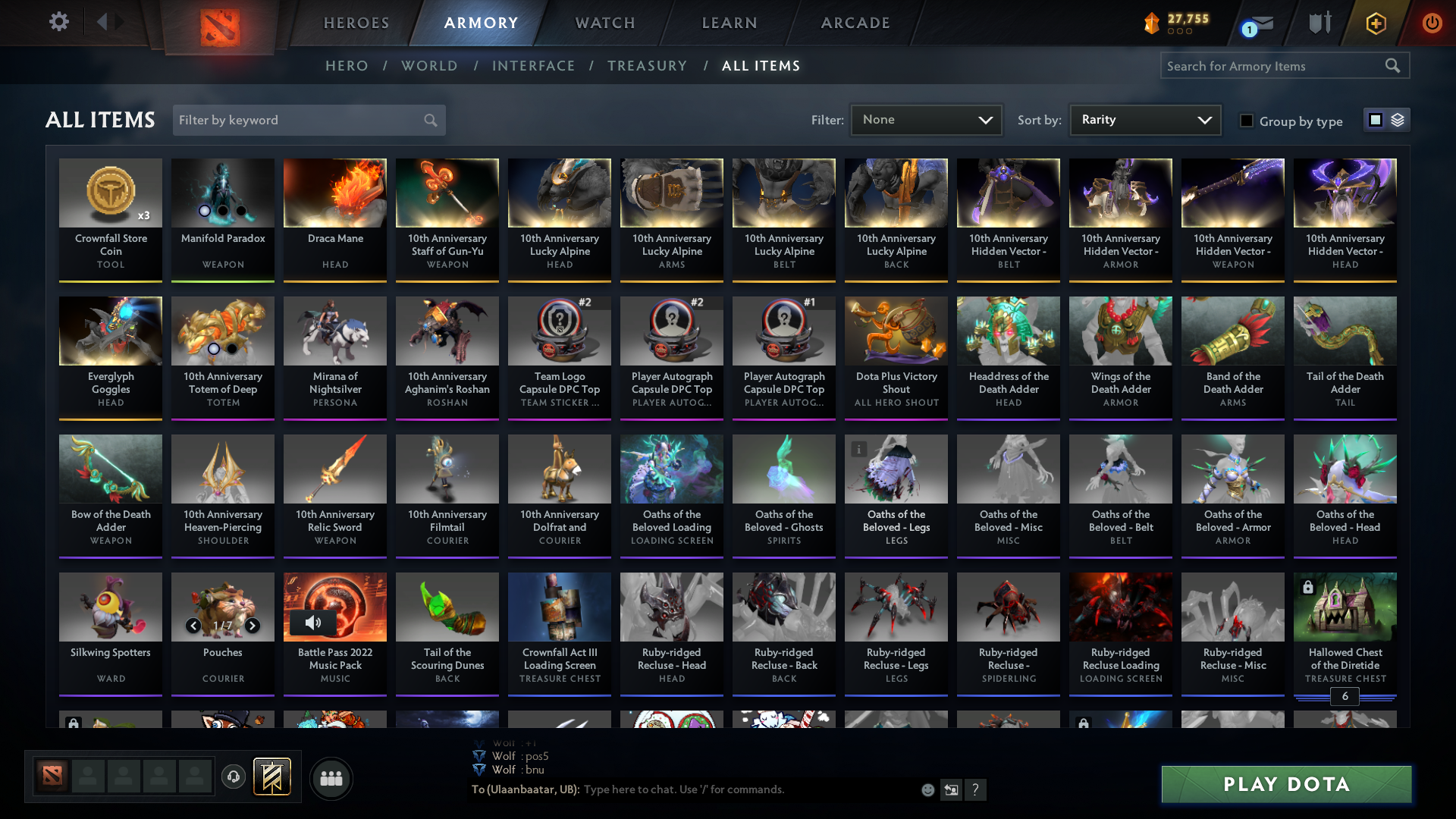Image resolution: width=1456 pixels, height=819 pixels.
Task: Open the Sort by Rarity dropdown
Action: [x=1144, y=119]
